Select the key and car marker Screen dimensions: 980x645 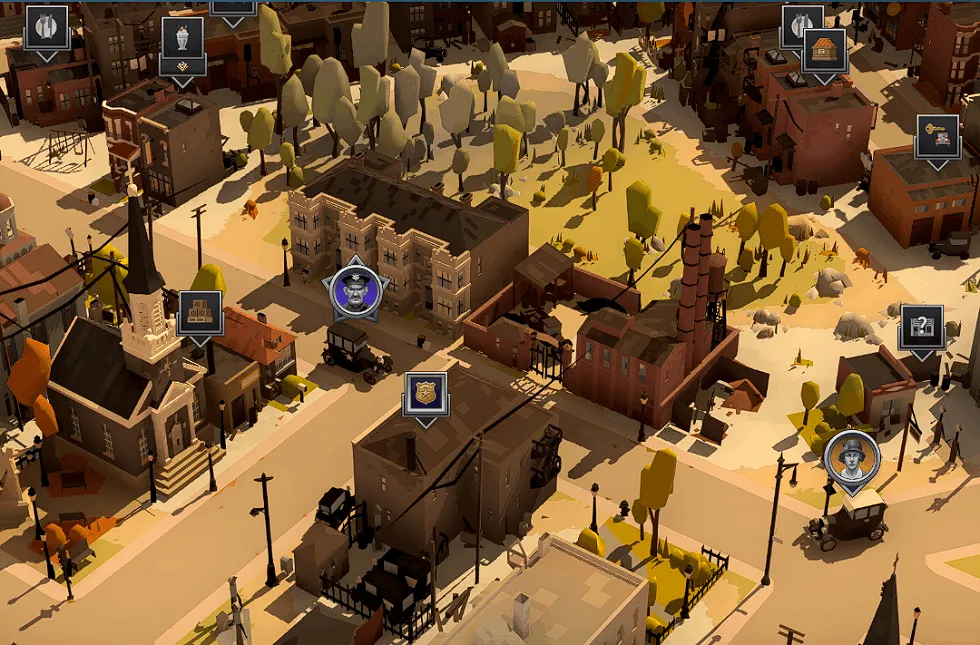tap(938, 136)
